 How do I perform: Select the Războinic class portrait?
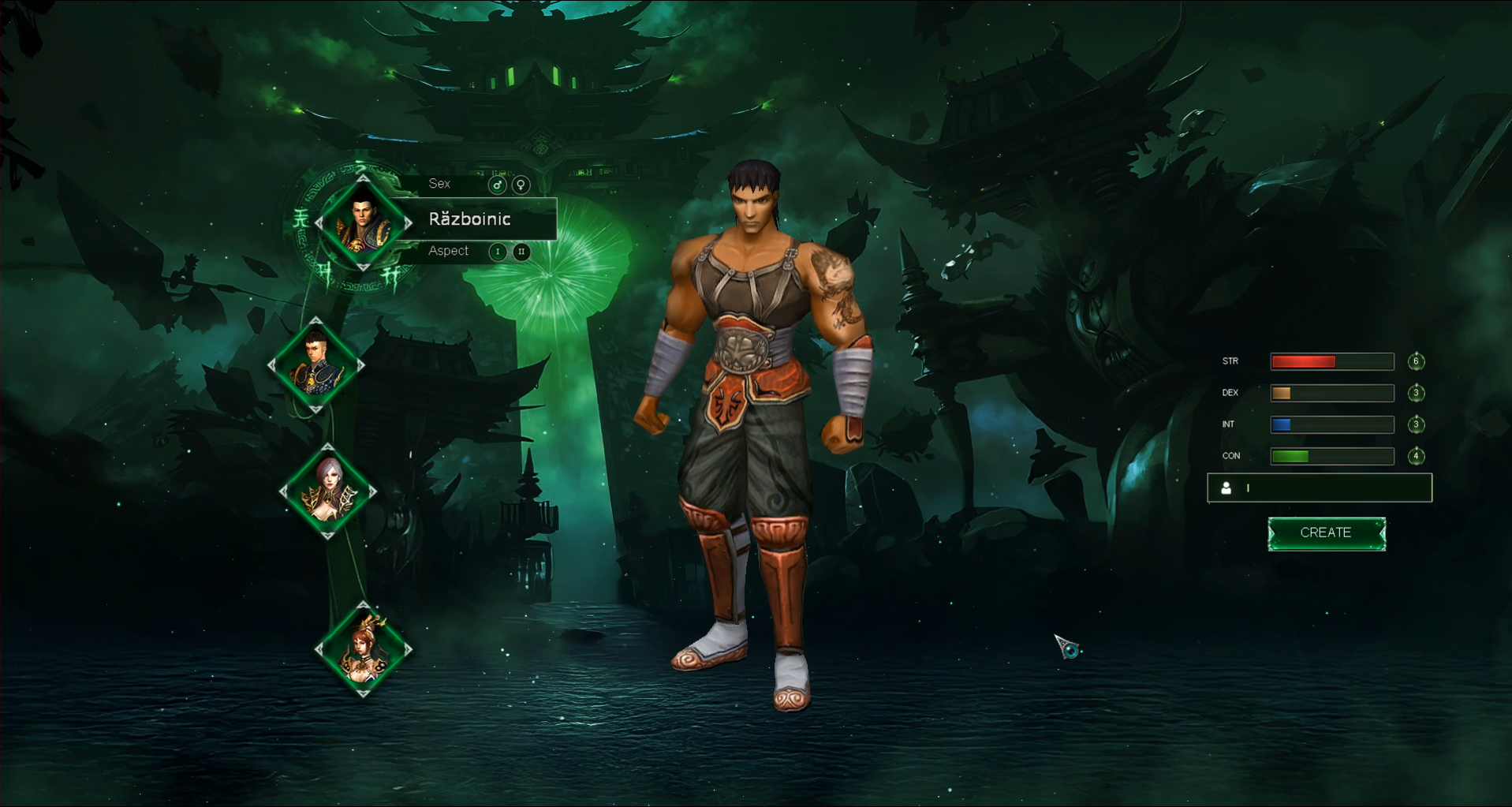(x=363, y=223)
